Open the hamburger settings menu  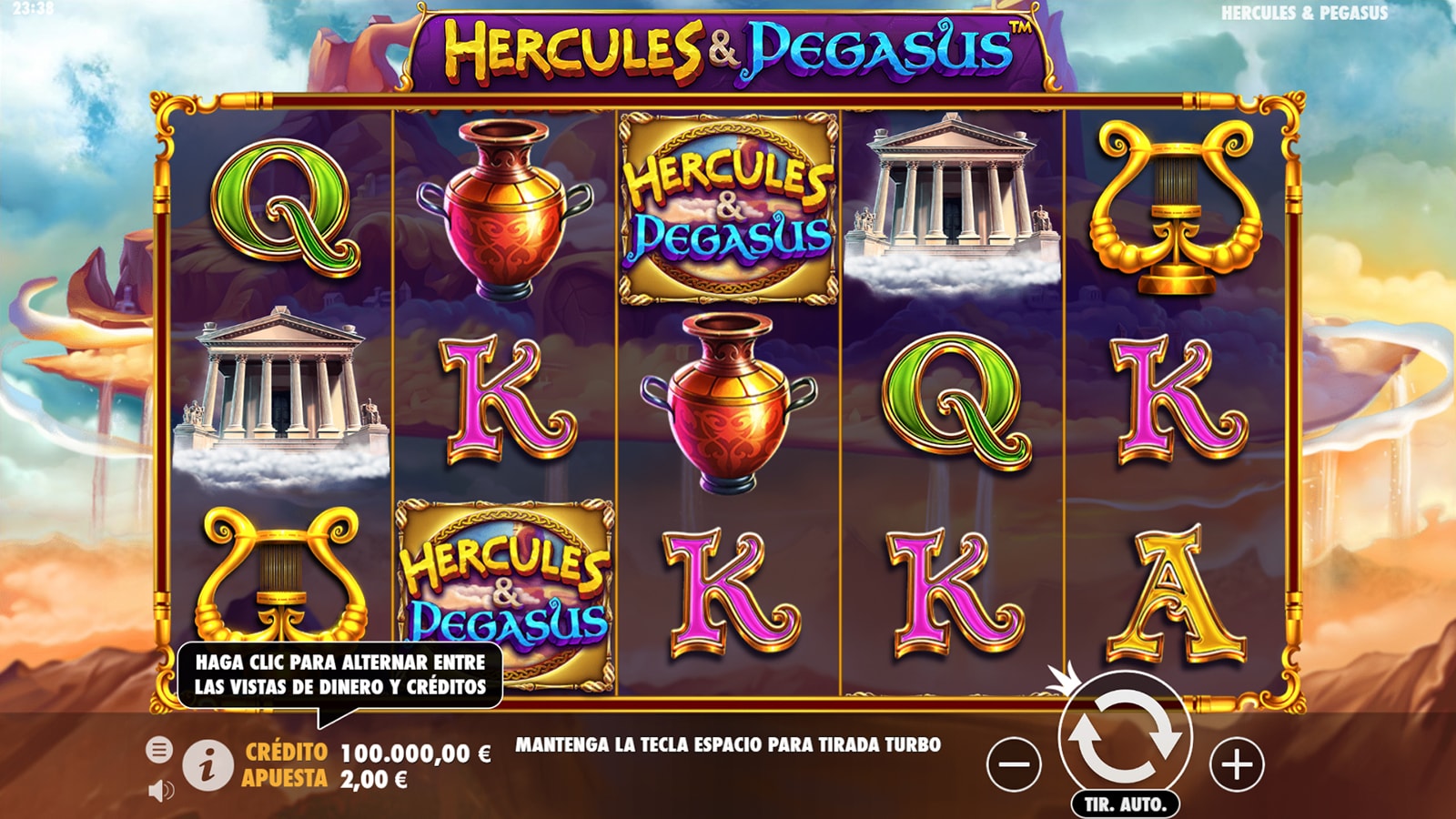(x=159, y=750)
